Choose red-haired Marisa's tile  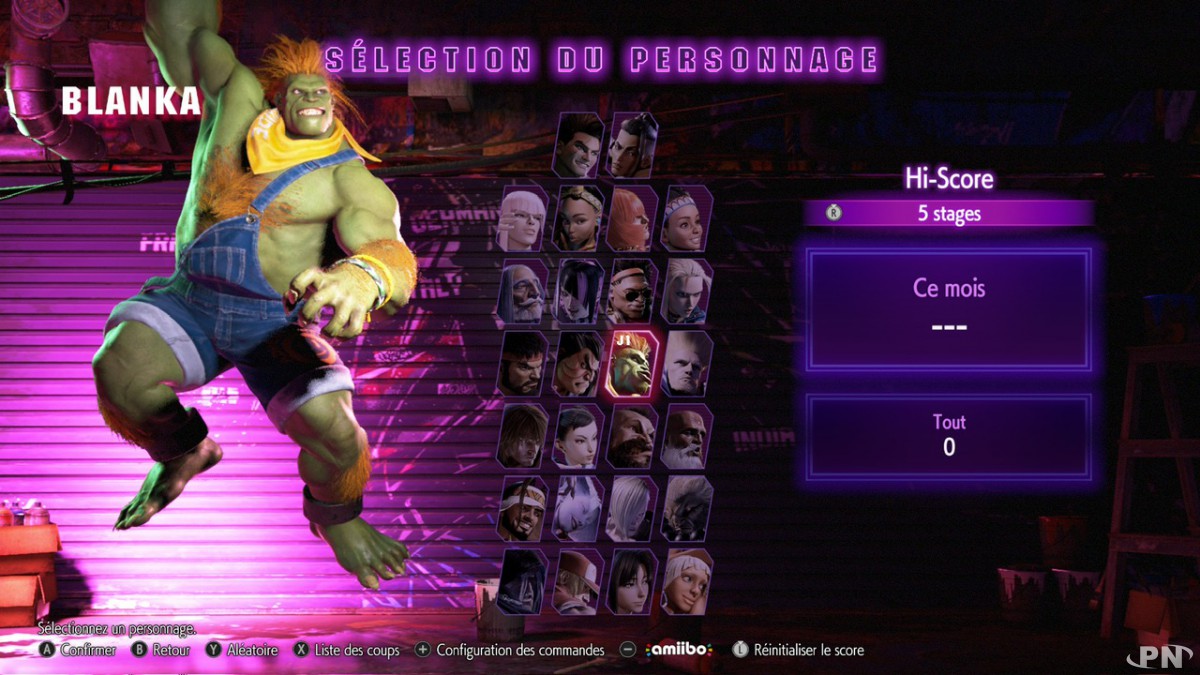point(633,219)
